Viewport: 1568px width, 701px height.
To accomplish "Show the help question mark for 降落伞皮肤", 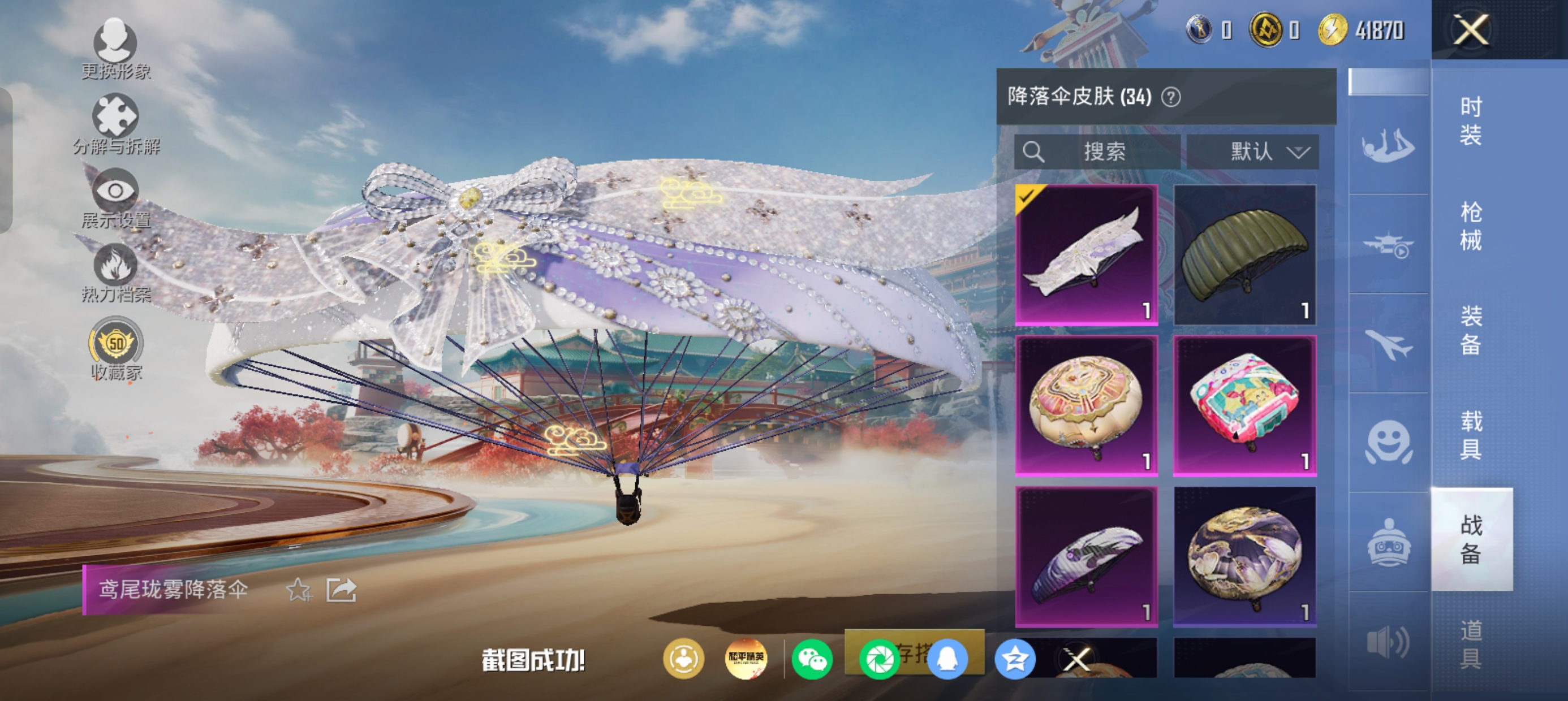I will click(1170, 97).
